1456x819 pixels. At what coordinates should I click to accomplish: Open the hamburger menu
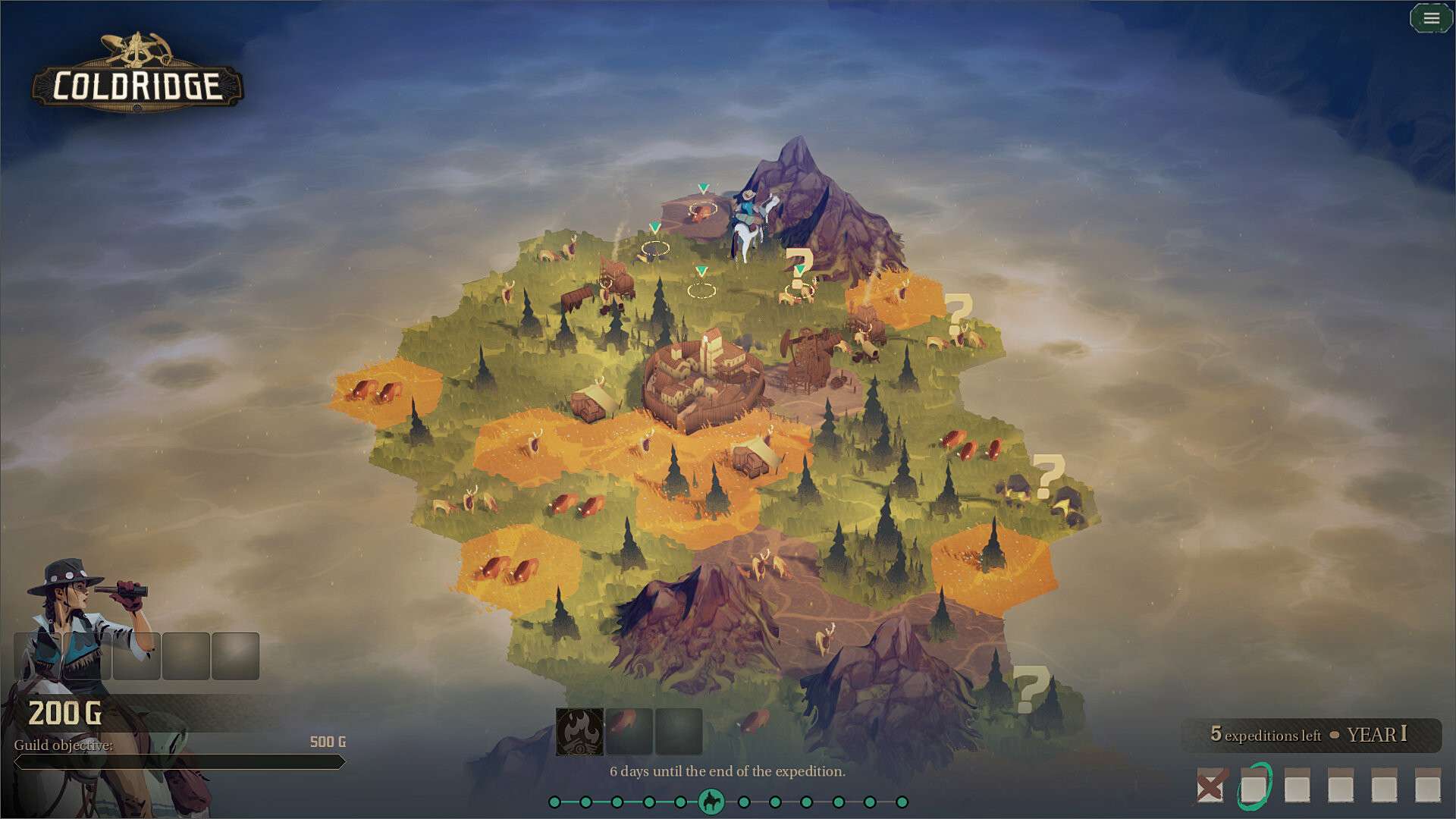coord(1431,18)
